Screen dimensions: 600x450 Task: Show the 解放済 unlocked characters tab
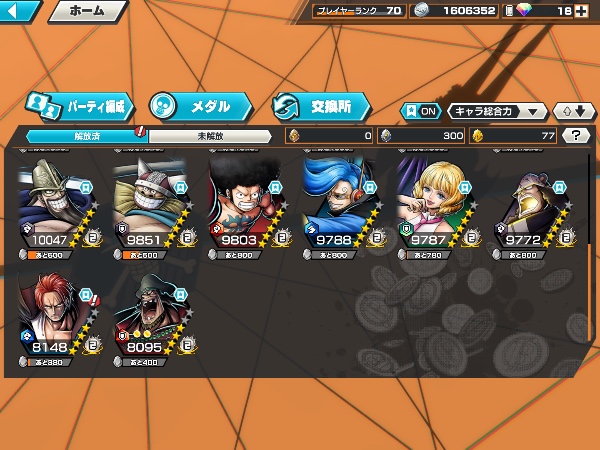(85, 135)
